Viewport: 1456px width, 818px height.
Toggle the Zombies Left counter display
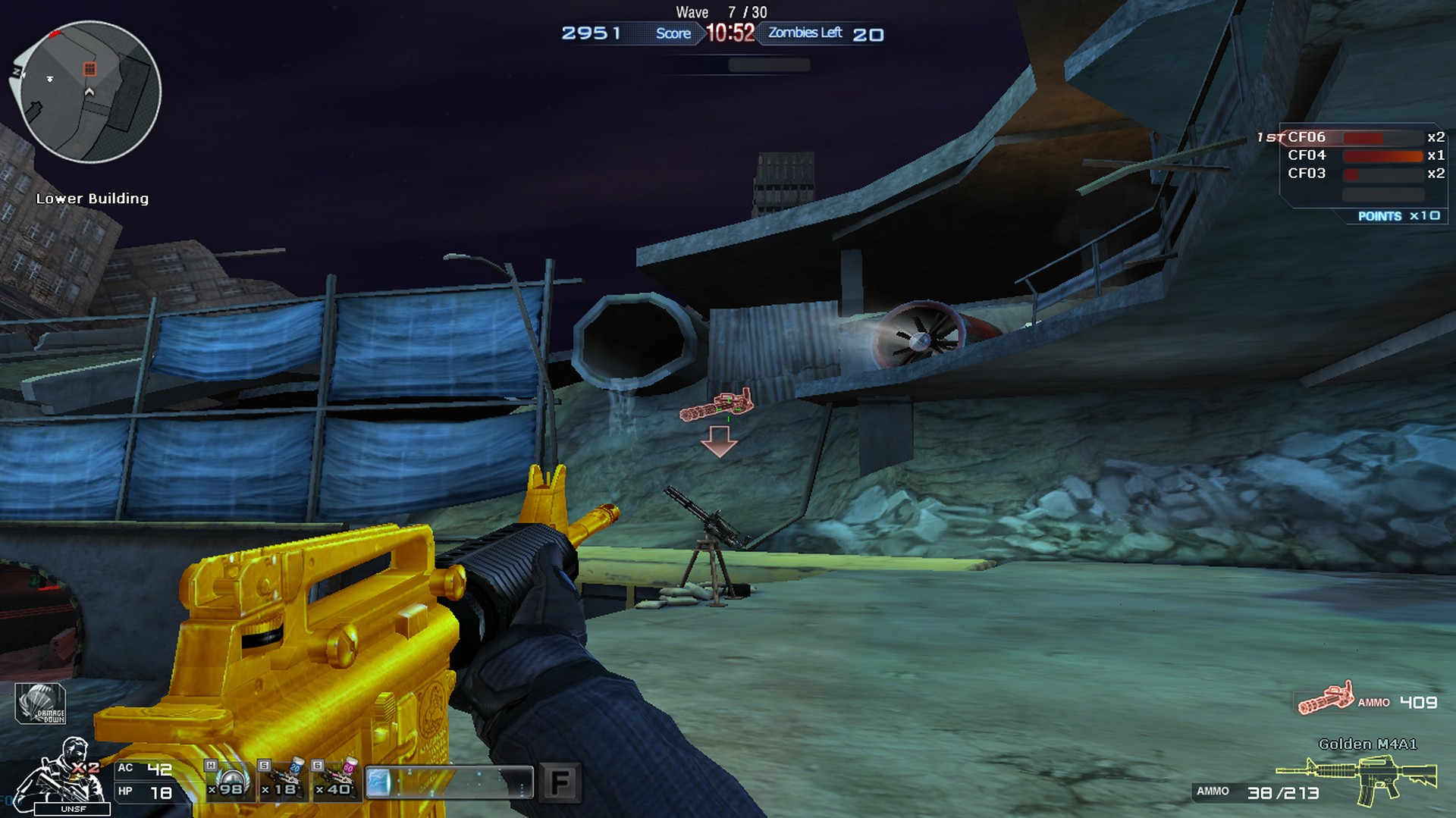804,33
